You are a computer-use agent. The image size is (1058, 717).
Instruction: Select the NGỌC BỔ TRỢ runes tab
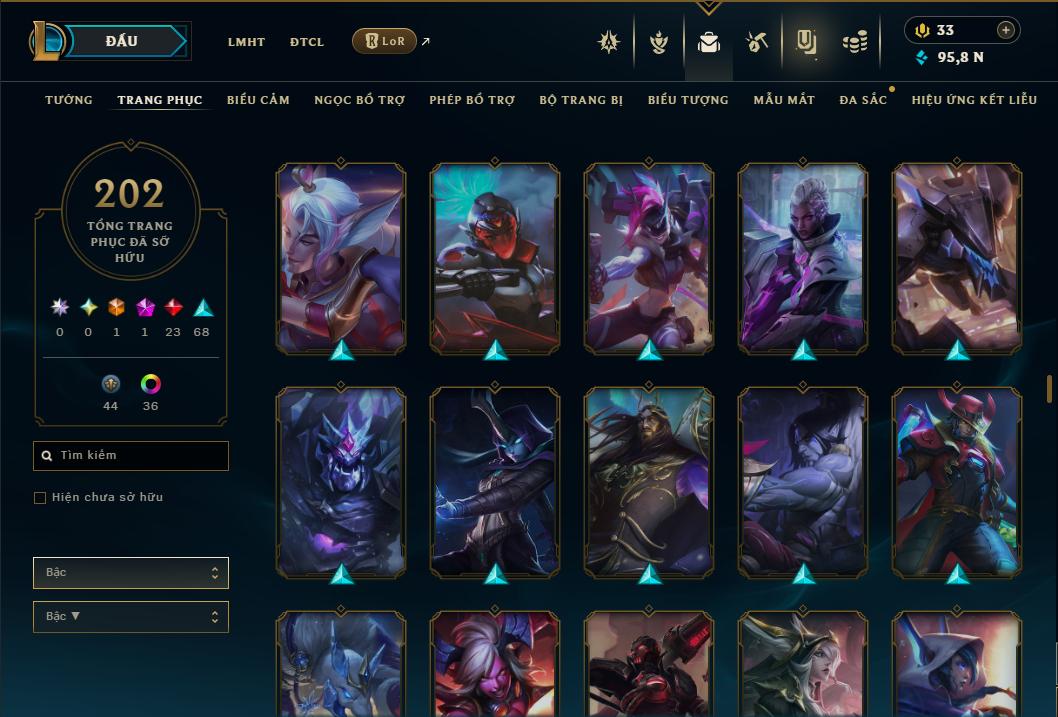pyautogui.click(x=359, y=100)
